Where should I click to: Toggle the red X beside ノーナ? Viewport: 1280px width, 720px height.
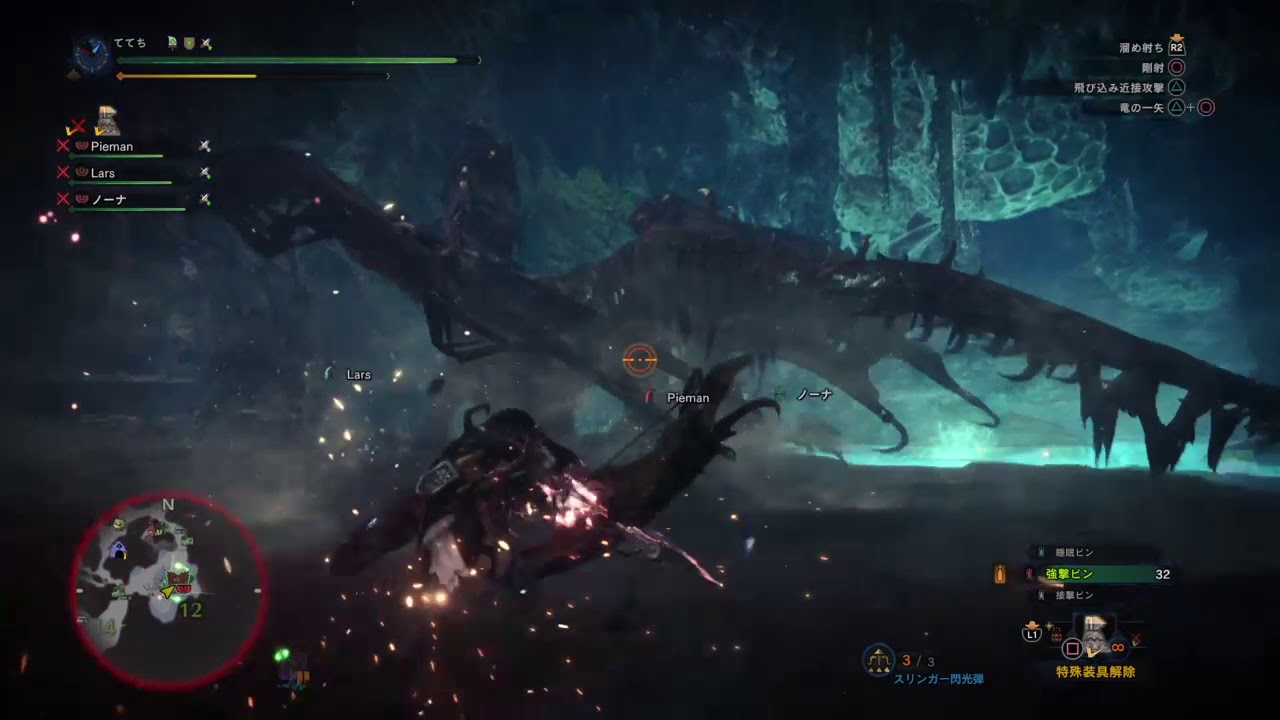tap(61, 198)
